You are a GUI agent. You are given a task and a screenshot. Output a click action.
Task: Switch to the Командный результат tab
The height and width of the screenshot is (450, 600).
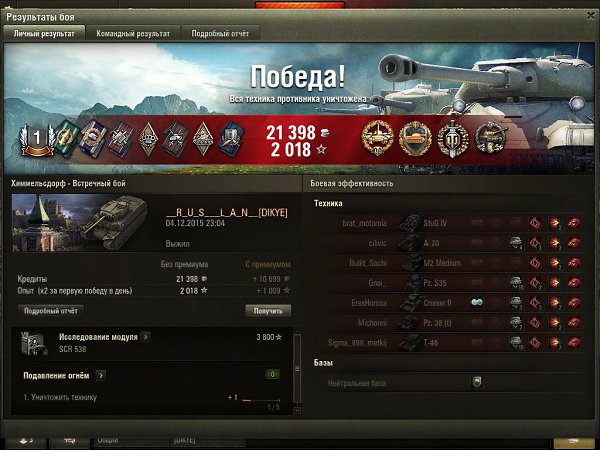133,33
